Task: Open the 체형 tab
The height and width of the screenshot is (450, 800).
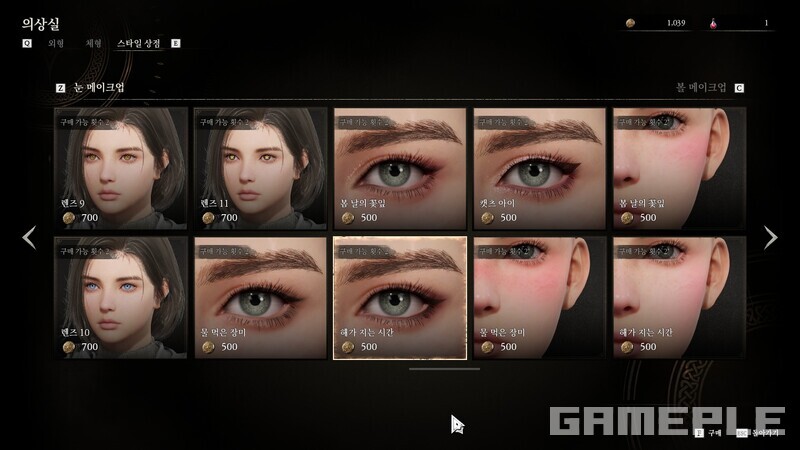Action: 94,44
